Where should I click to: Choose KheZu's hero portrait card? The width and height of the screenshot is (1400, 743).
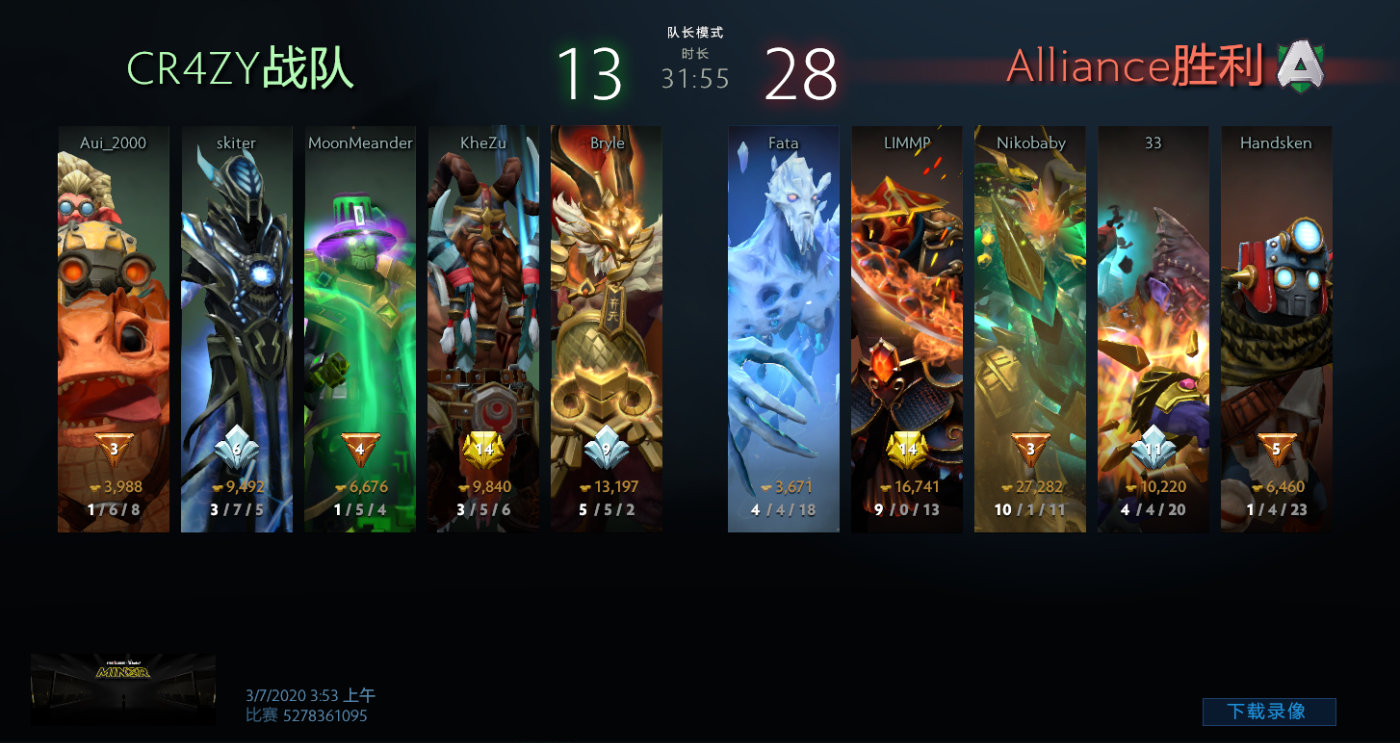(x=483, y=329)
